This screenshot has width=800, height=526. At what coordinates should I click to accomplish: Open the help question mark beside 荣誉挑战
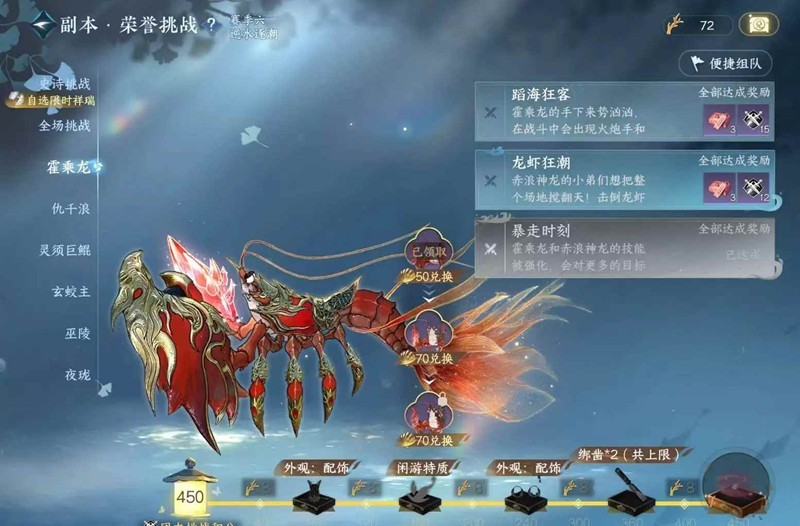pyautogui.click(x=211, y=26)
